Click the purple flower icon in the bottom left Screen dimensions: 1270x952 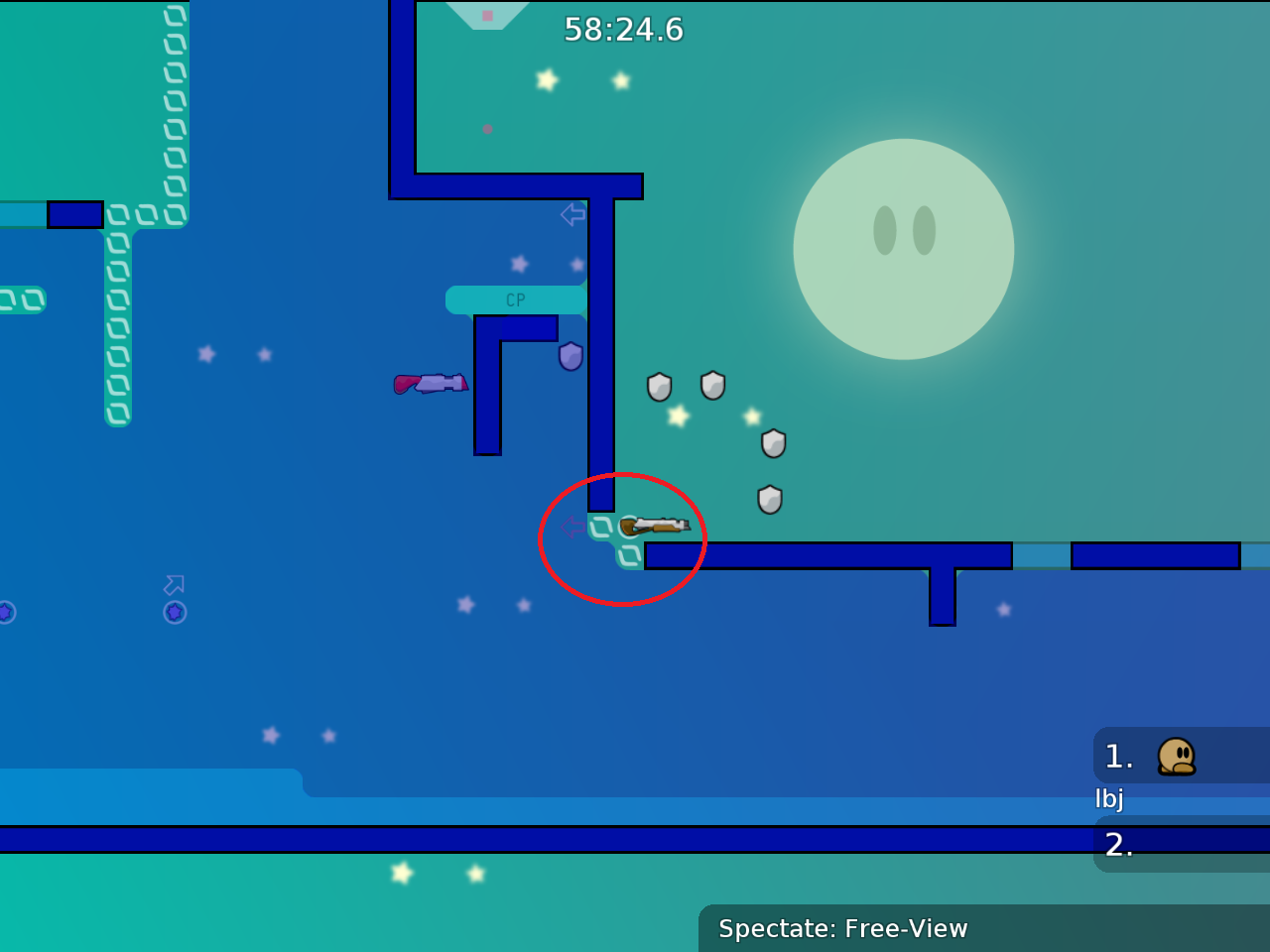point(175,613)
